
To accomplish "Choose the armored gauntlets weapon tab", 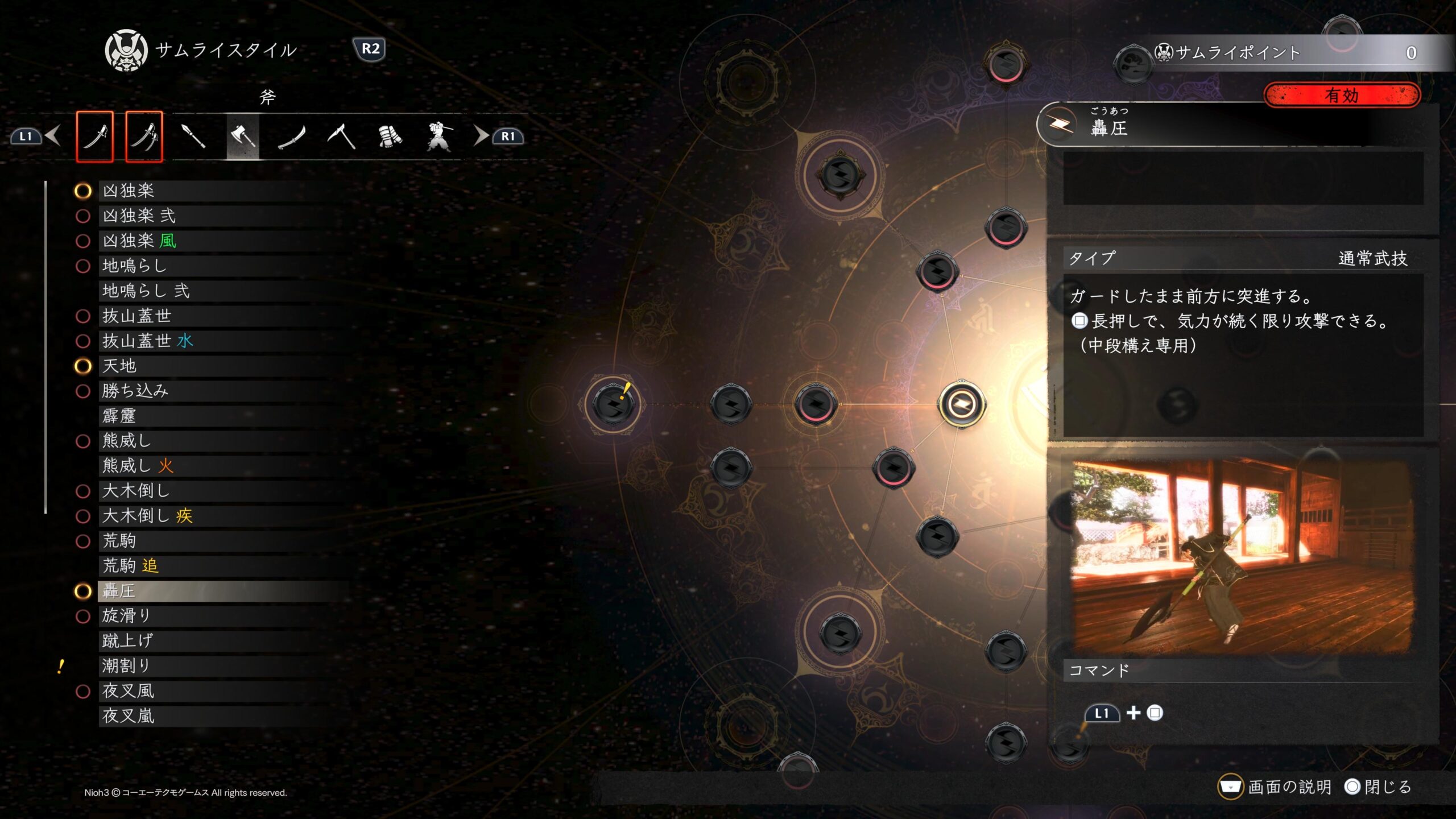I will (x=390, y=136).
